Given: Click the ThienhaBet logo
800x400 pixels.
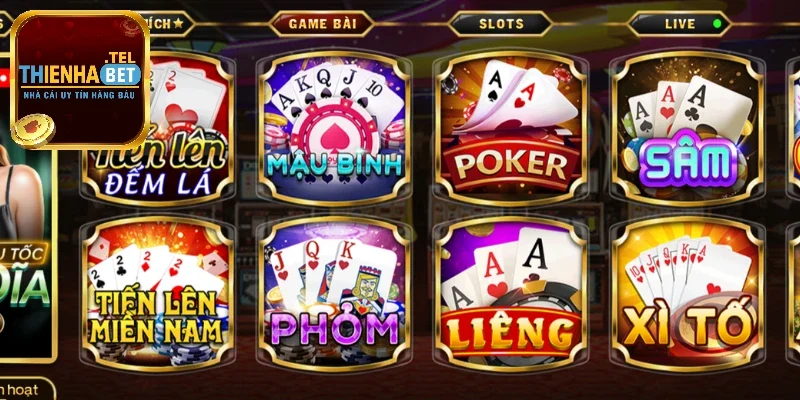Looking at the screenshot, I should [80, 78].
